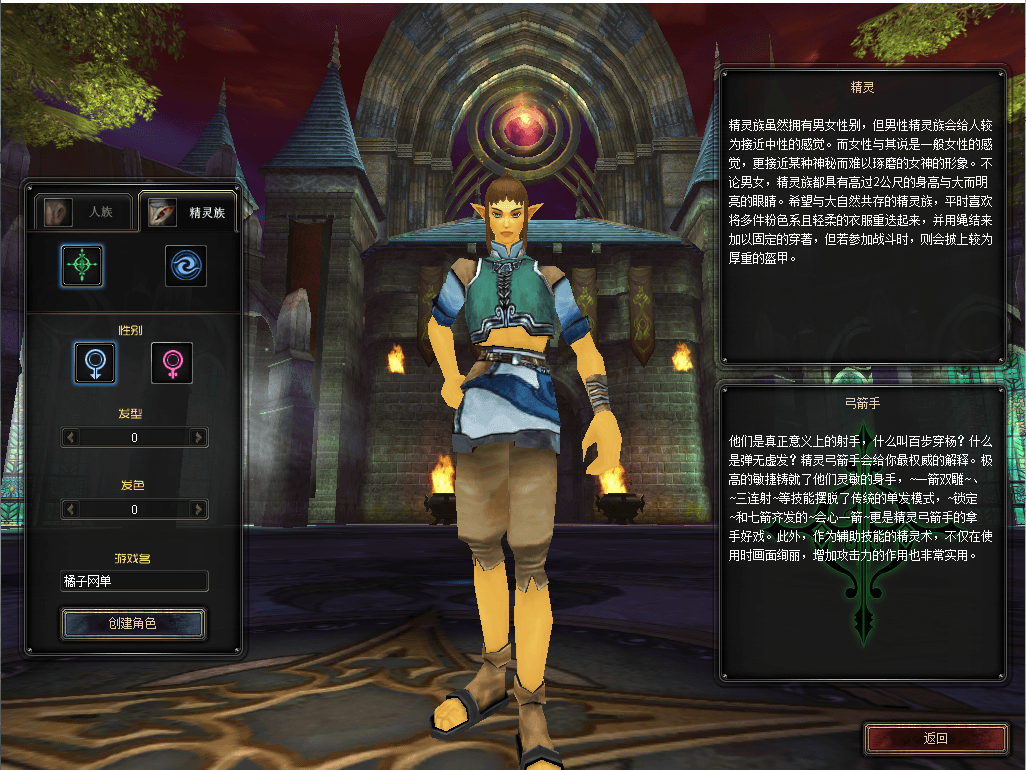Click the 发型 right arrow
Screen dimensions: 1026x770
click(199, 437)
